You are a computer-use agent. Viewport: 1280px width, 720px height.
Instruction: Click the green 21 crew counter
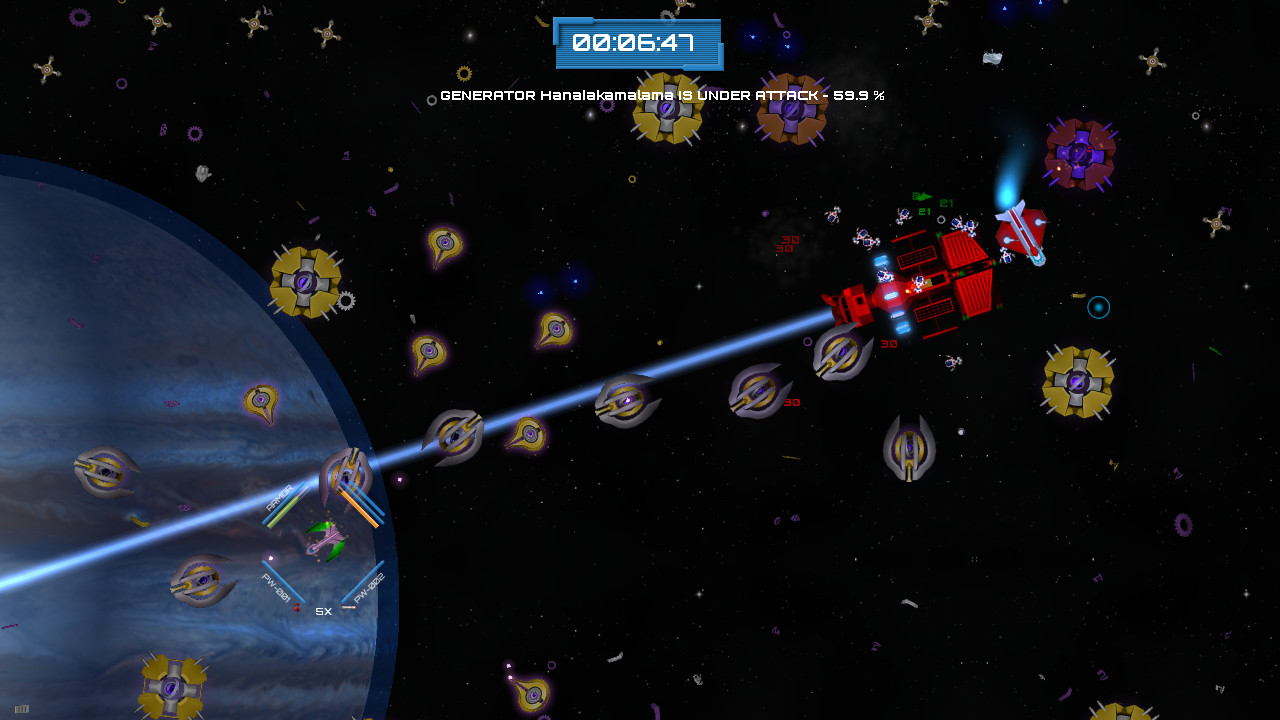point(945,204)
